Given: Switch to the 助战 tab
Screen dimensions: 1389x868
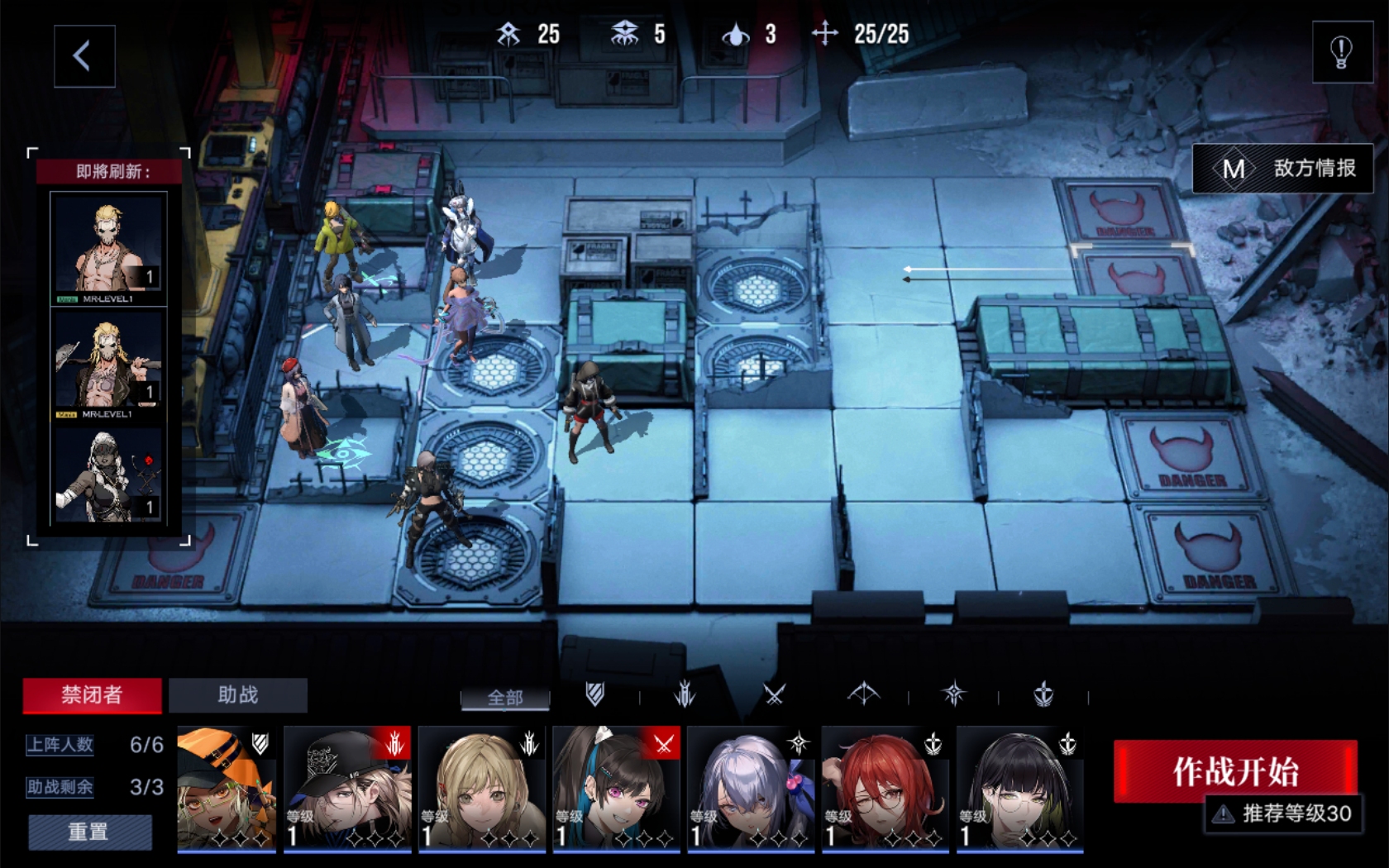Looking at the screenshot, I should click(238, 695).
